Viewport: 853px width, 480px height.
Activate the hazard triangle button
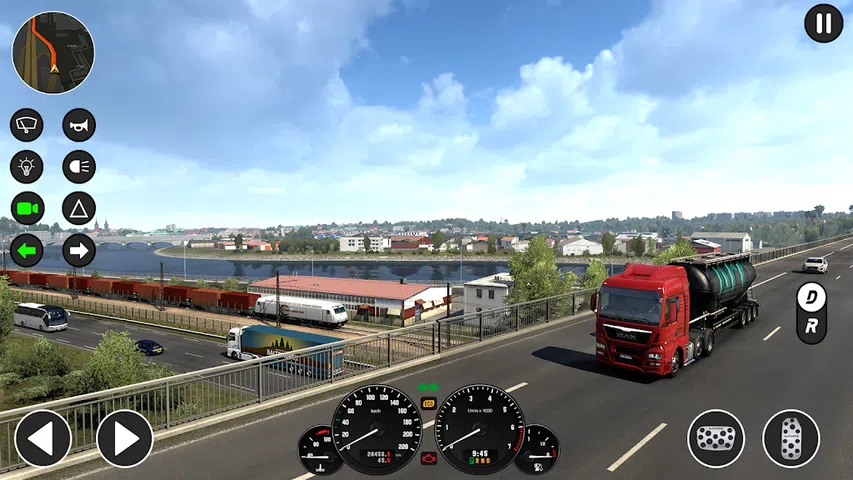[x=79, y=208]
